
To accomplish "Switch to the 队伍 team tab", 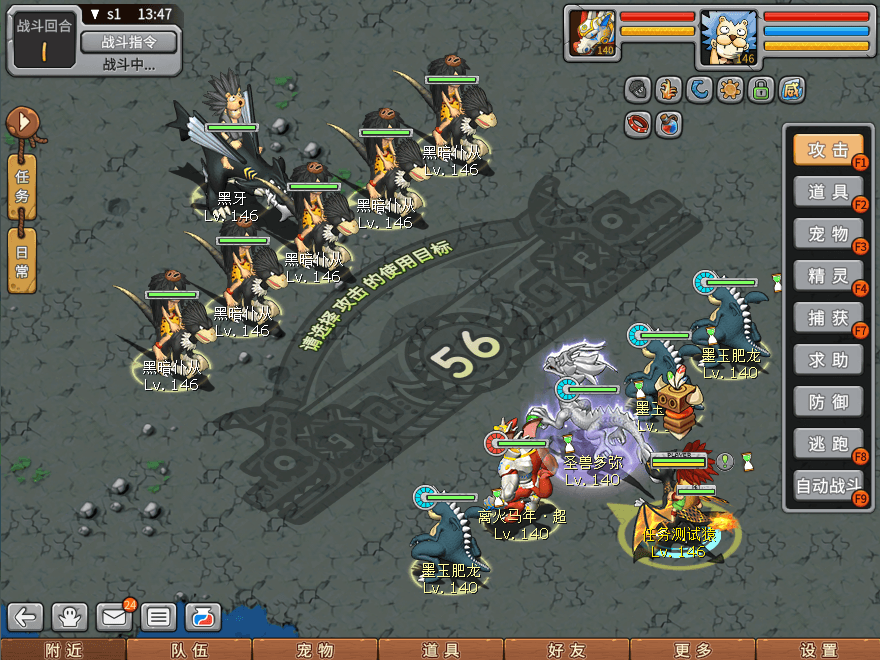I will (189, 650).
